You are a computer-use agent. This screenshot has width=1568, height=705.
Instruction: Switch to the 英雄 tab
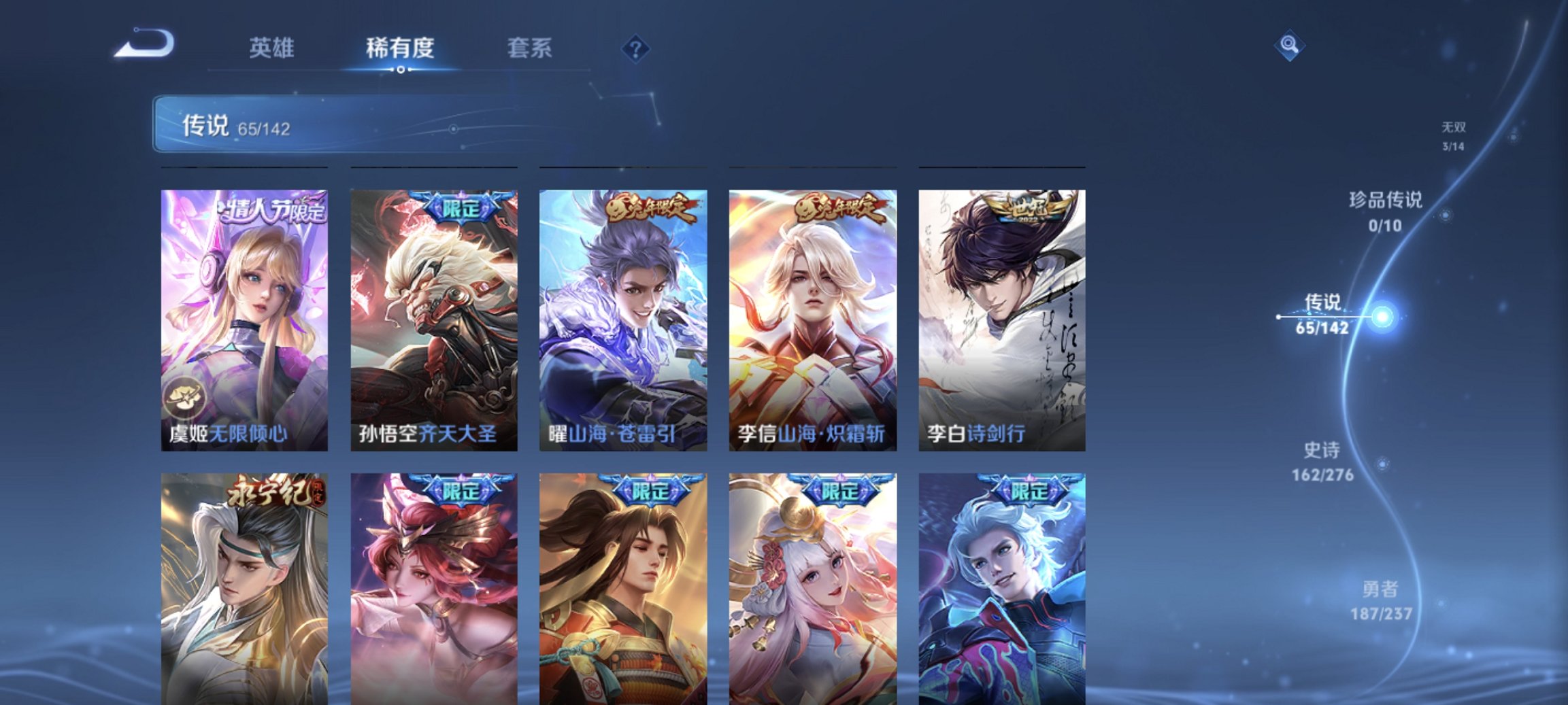[275, 48]
